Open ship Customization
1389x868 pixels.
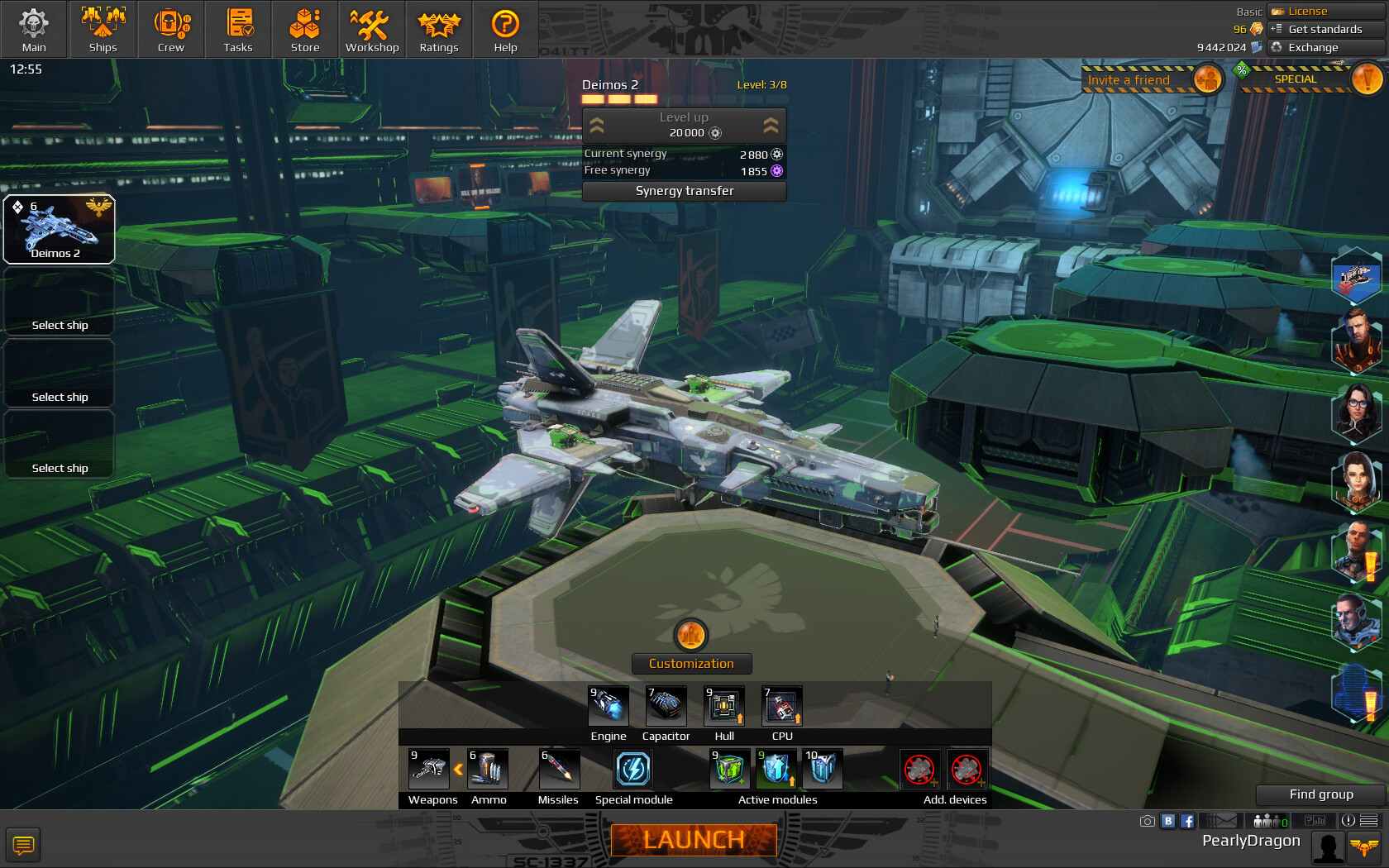pyautogui.click(x=691, y=663)
